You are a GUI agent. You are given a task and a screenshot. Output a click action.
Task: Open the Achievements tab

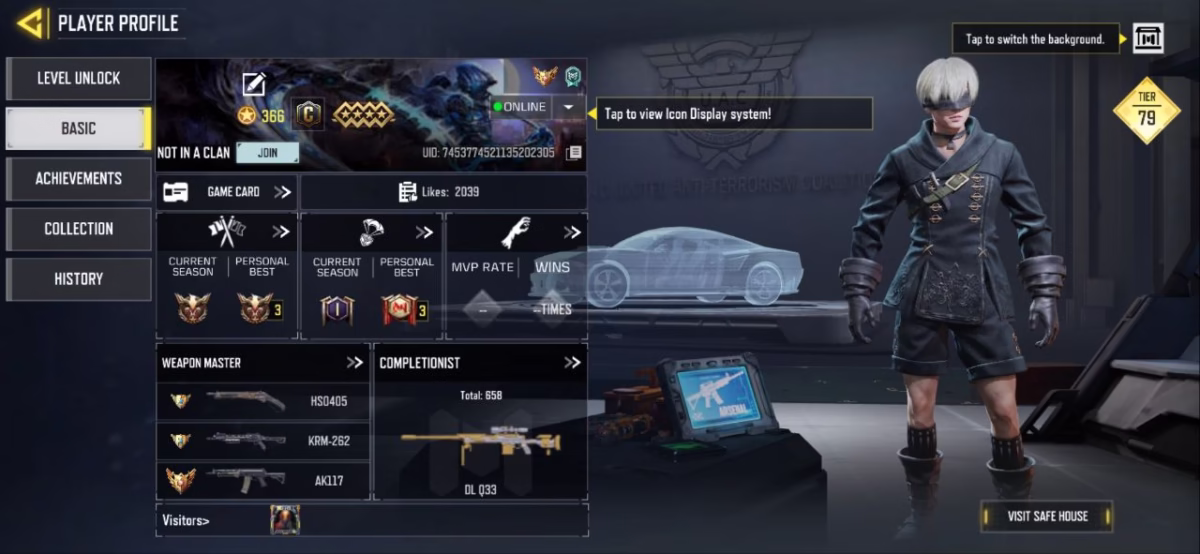click(78, 178)
